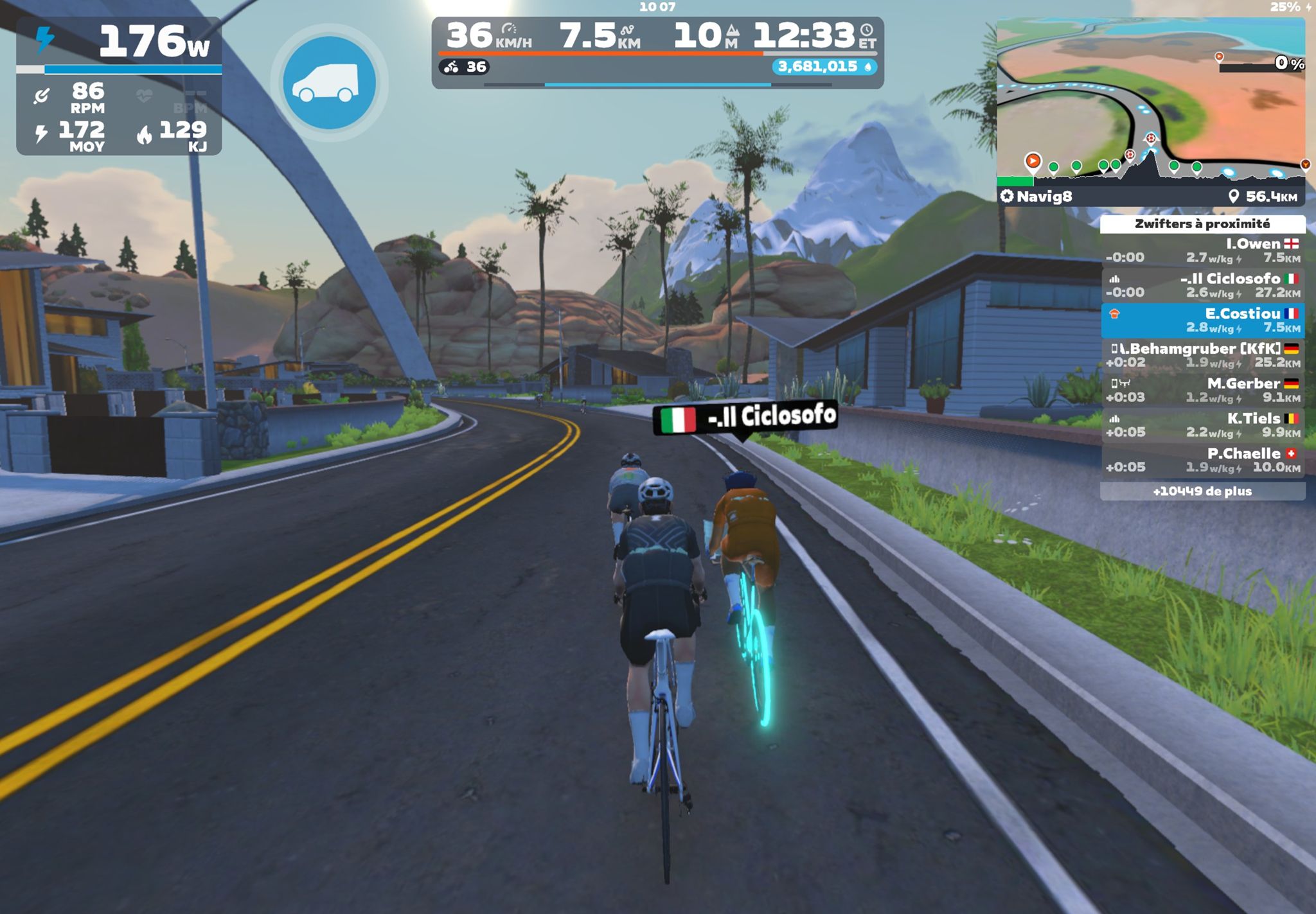
Task: Select K.Tiels rider row
Action: [x=1202, y=425]
